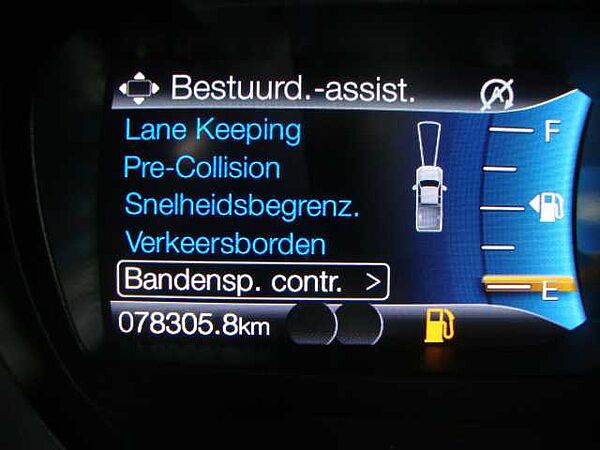Image resolution: width=600 pixels, height=450 pixels.
Task: Select the Lane Keeping menu entry
Action: pos(212,130)
